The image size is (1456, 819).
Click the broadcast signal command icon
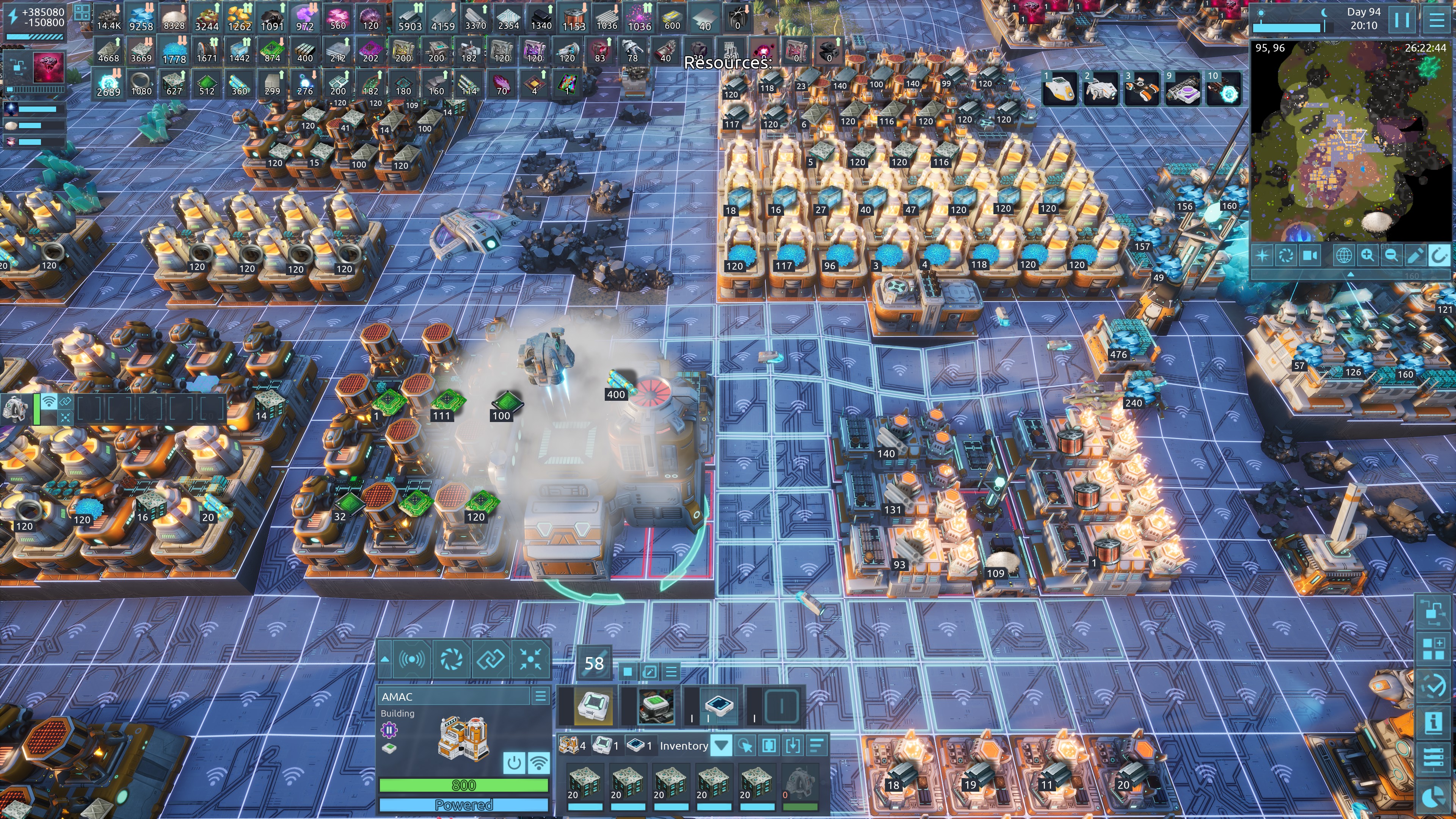point(412,659)
